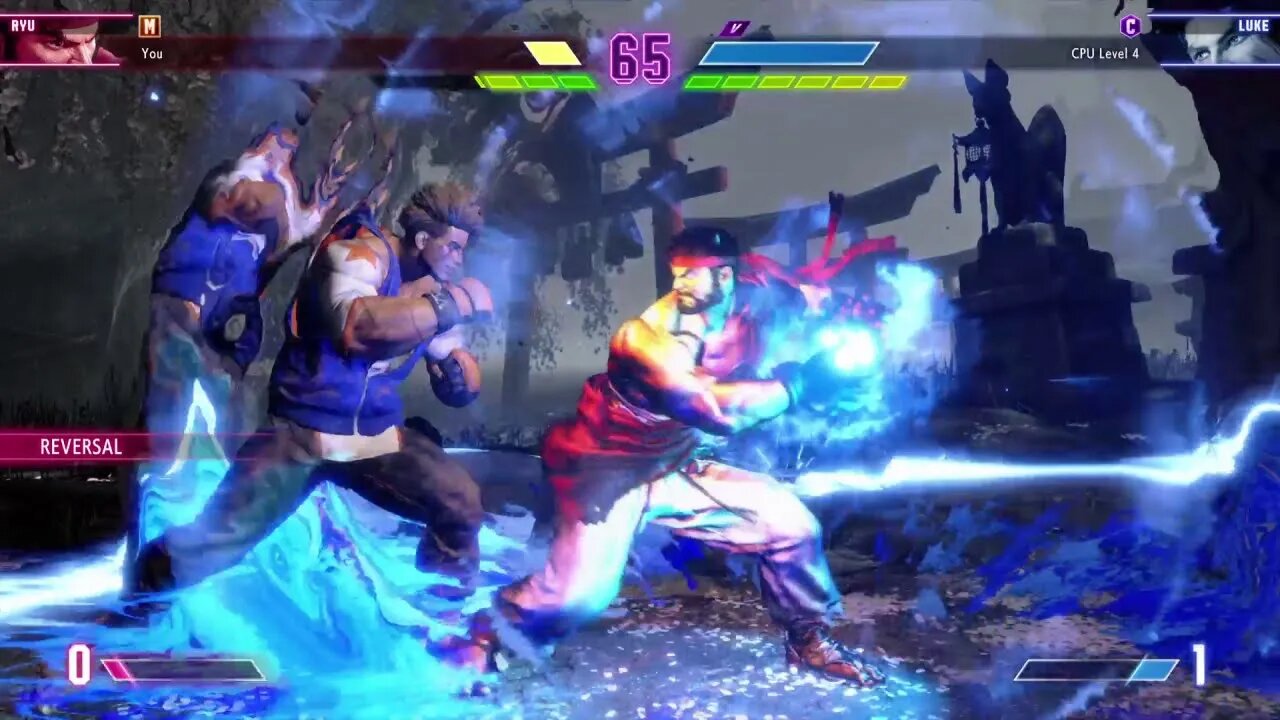
Task: Expand the You player label under Ryu's name
Action: click(x=151, y=53)
